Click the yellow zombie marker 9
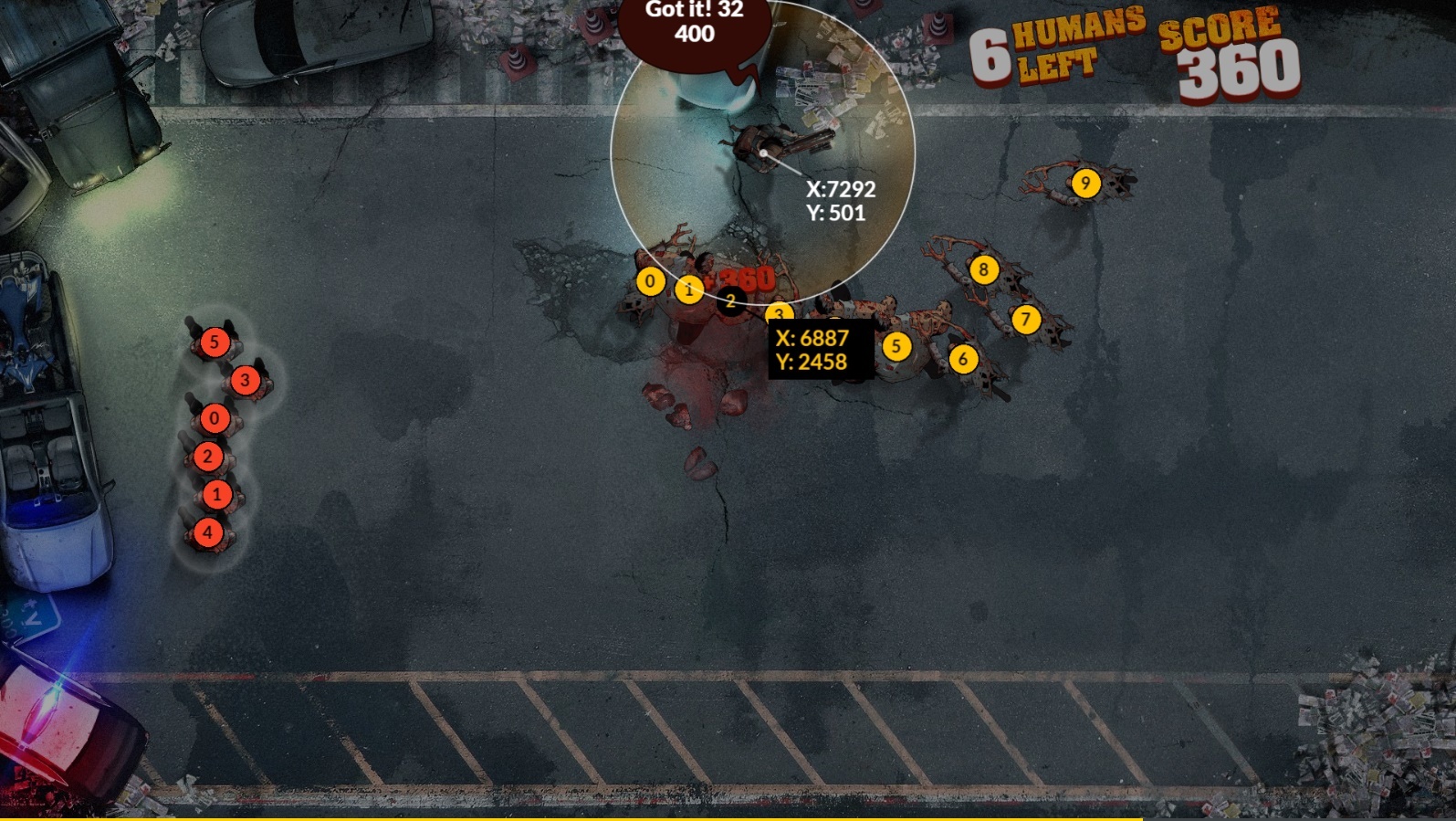This screenshot has width=1456, height=821. point(1085,184)
